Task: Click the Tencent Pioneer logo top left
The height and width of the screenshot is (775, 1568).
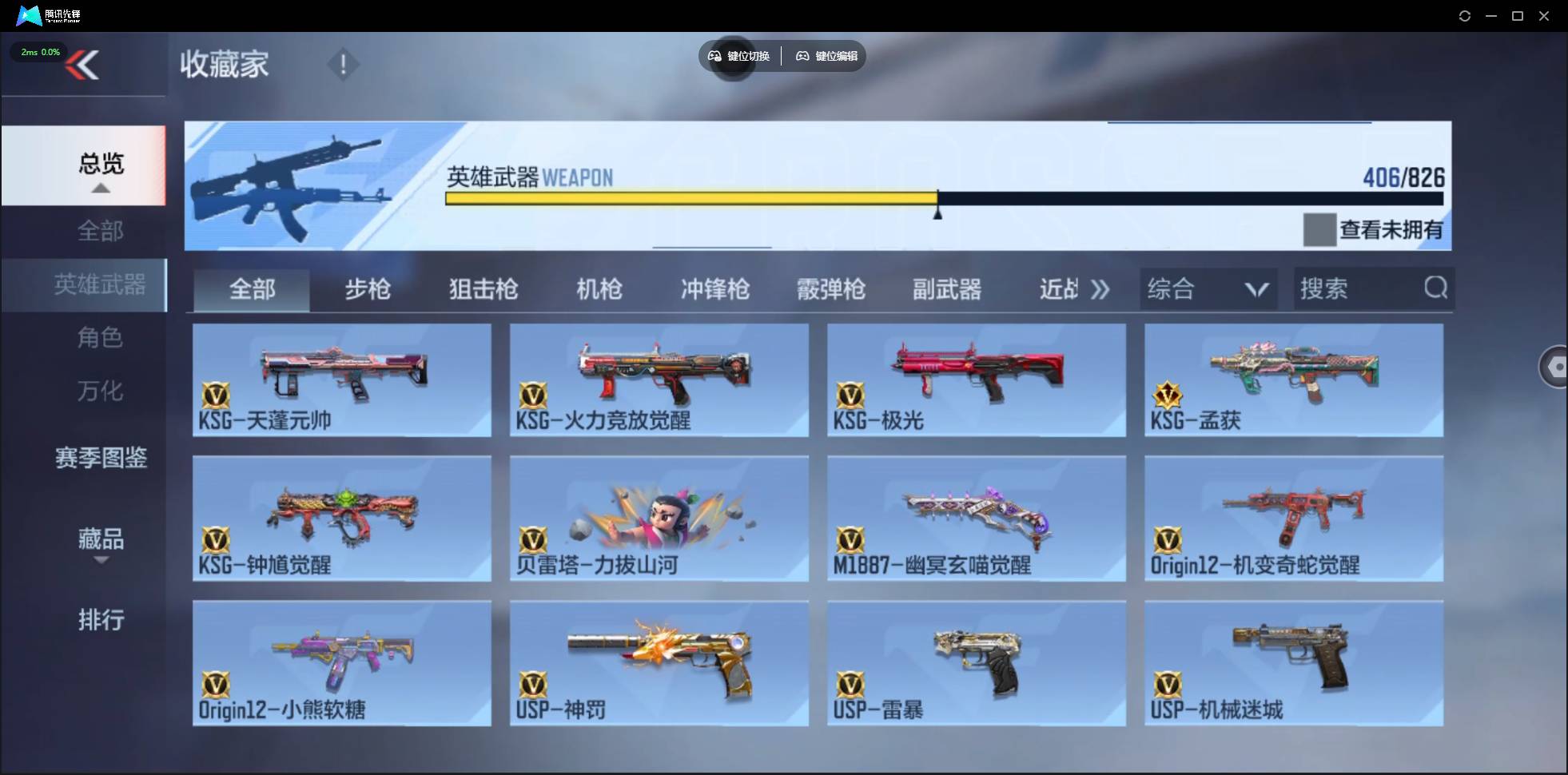Action: [x=29, y=15]
